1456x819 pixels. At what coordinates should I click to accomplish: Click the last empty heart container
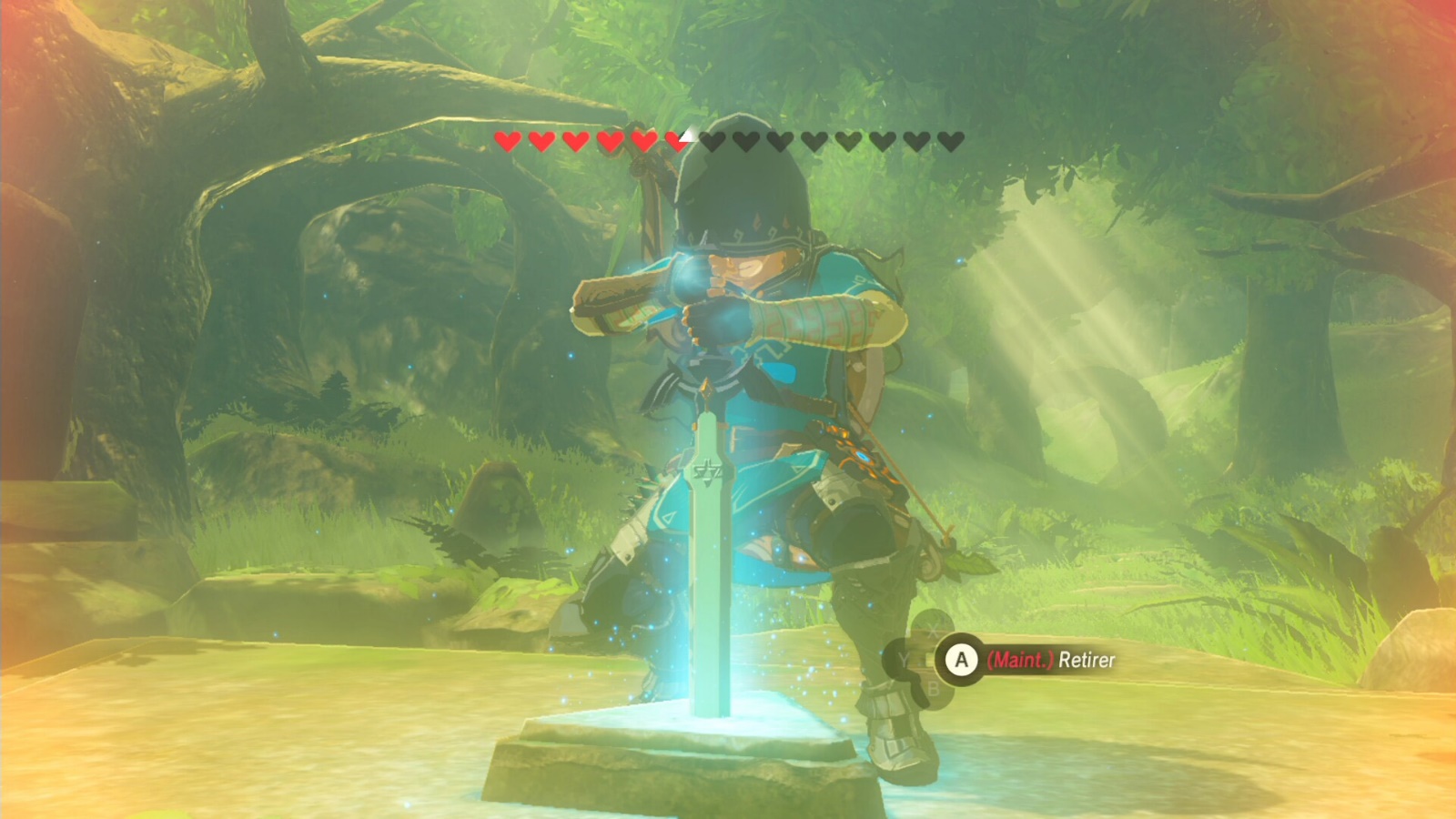949,142
